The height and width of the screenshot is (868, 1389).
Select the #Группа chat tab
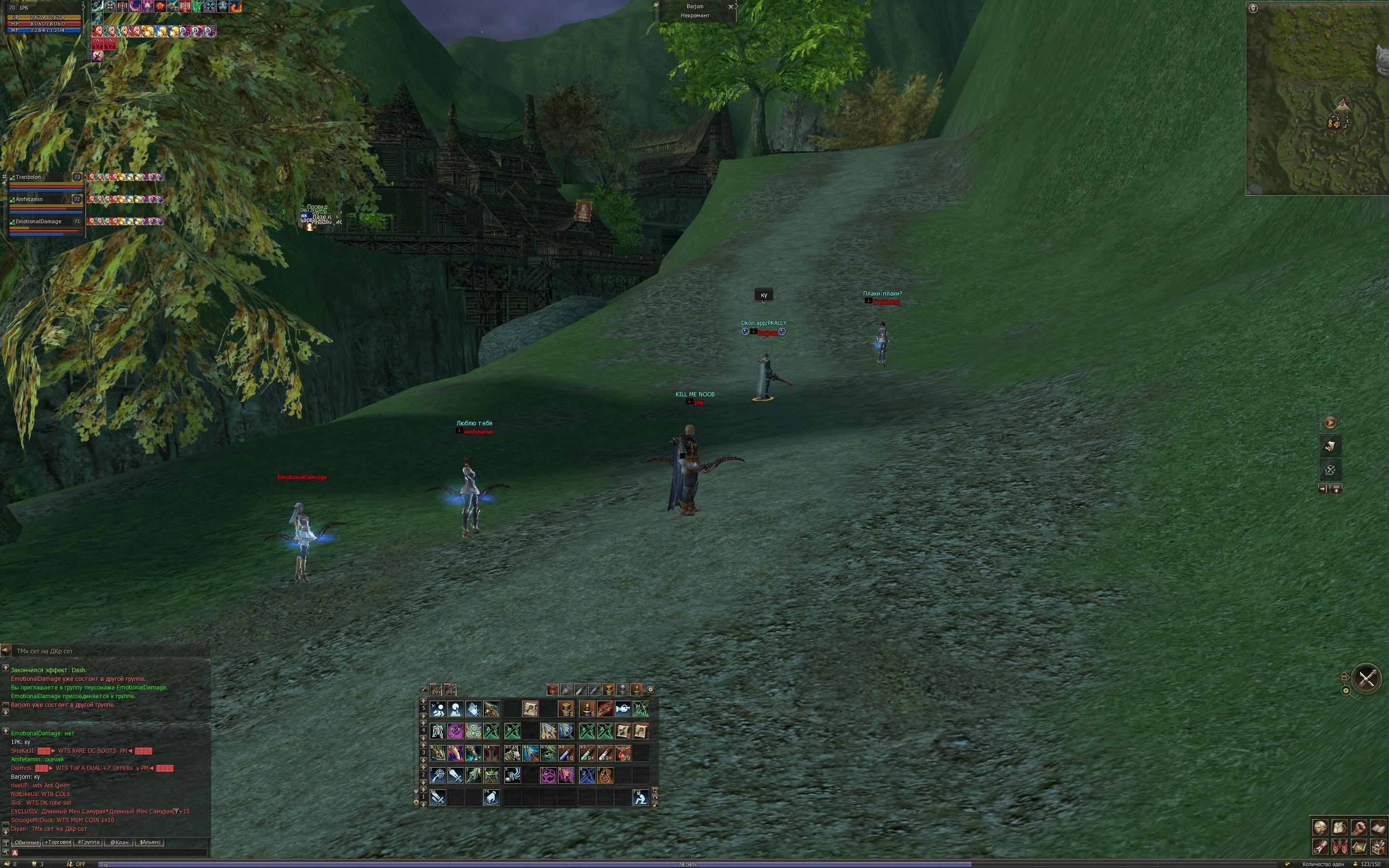[88, 842]
